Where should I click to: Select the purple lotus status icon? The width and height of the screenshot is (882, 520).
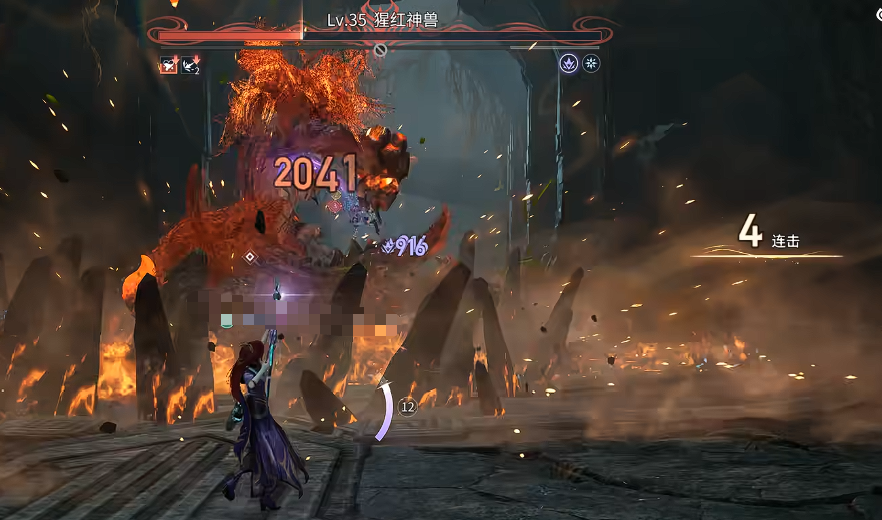[569, 64]
